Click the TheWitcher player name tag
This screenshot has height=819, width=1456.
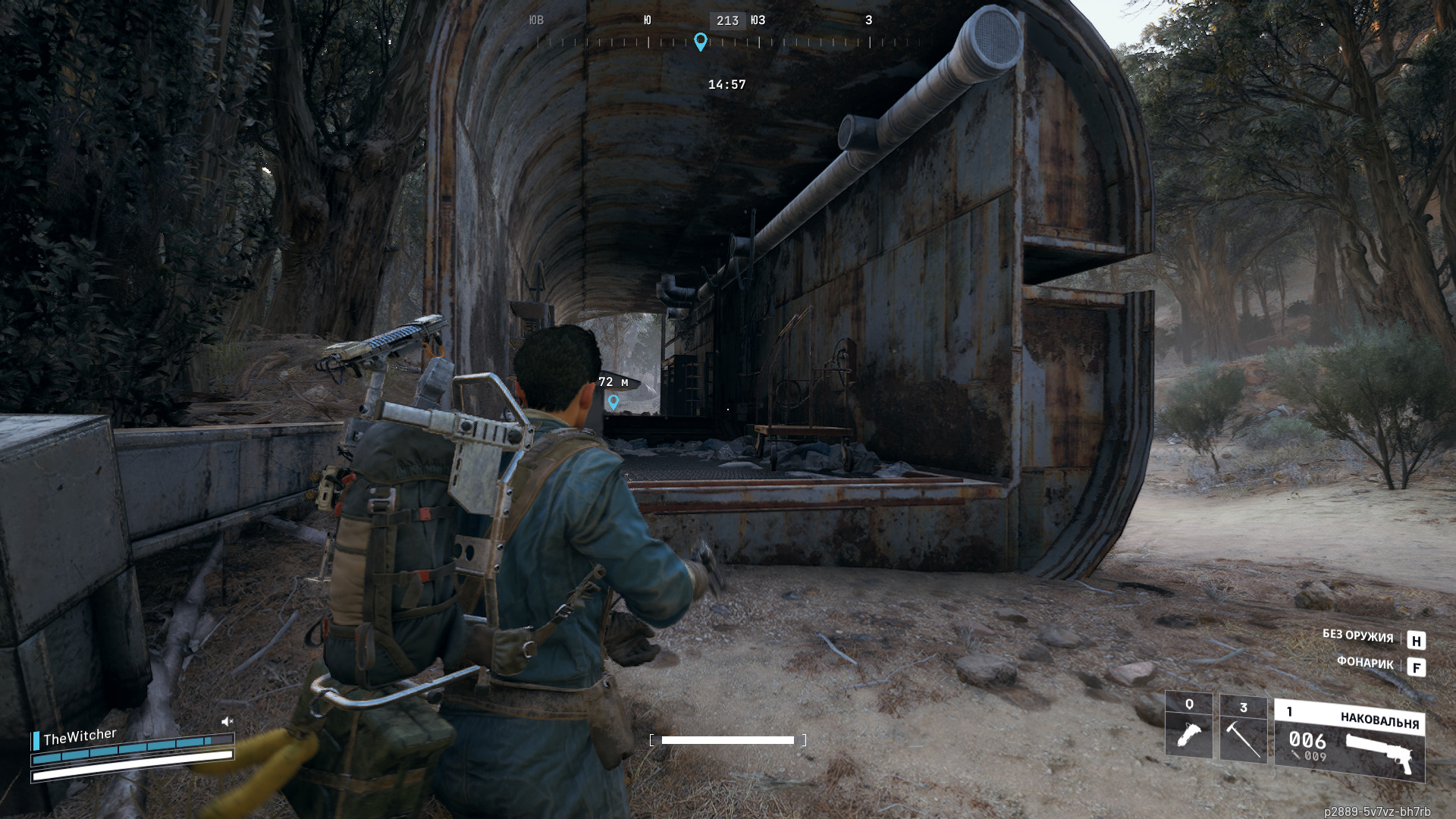[x=80, y=736]
